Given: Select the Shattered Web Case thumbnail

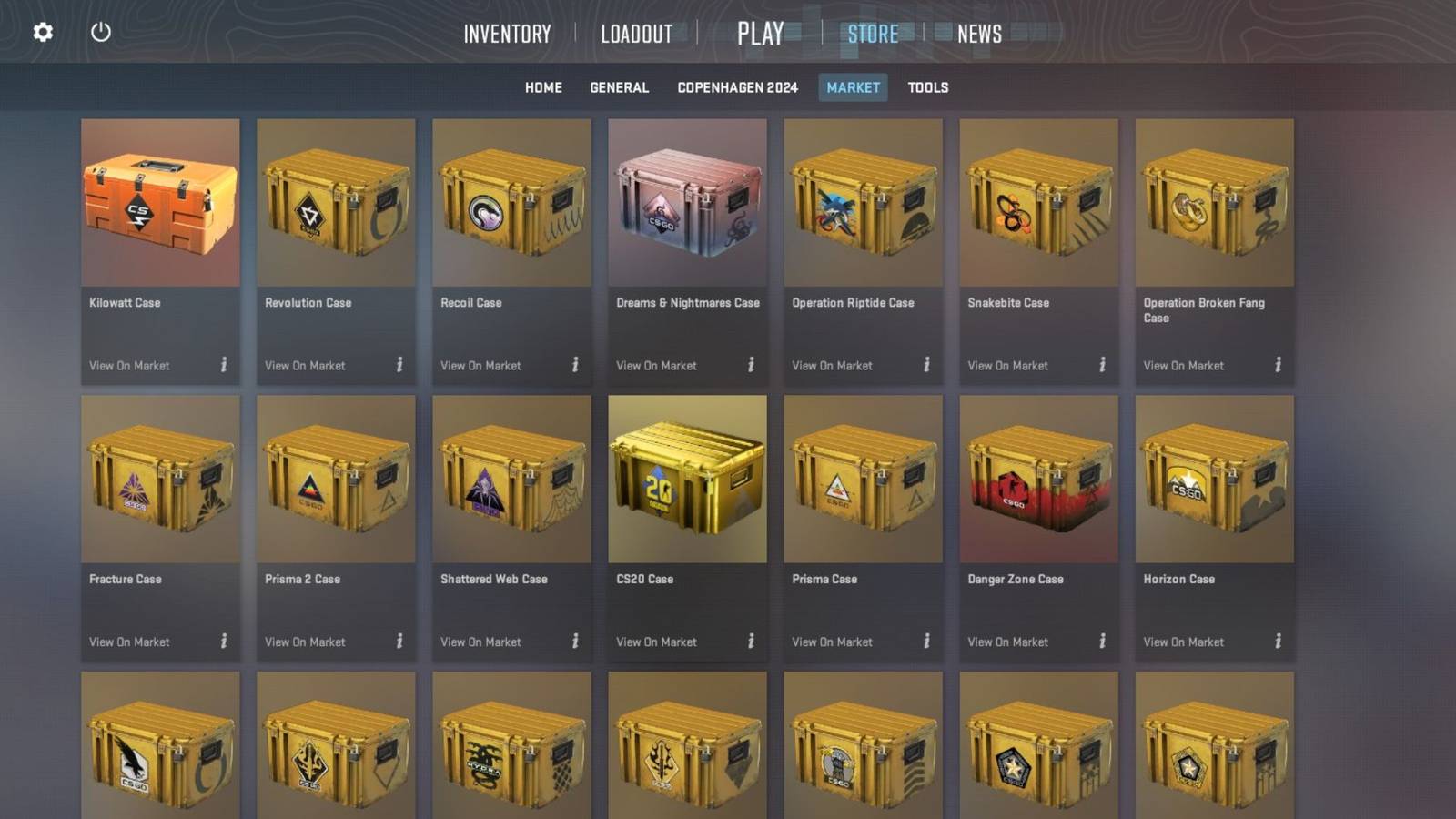Looking at the screenshot, I should [512, 480].
